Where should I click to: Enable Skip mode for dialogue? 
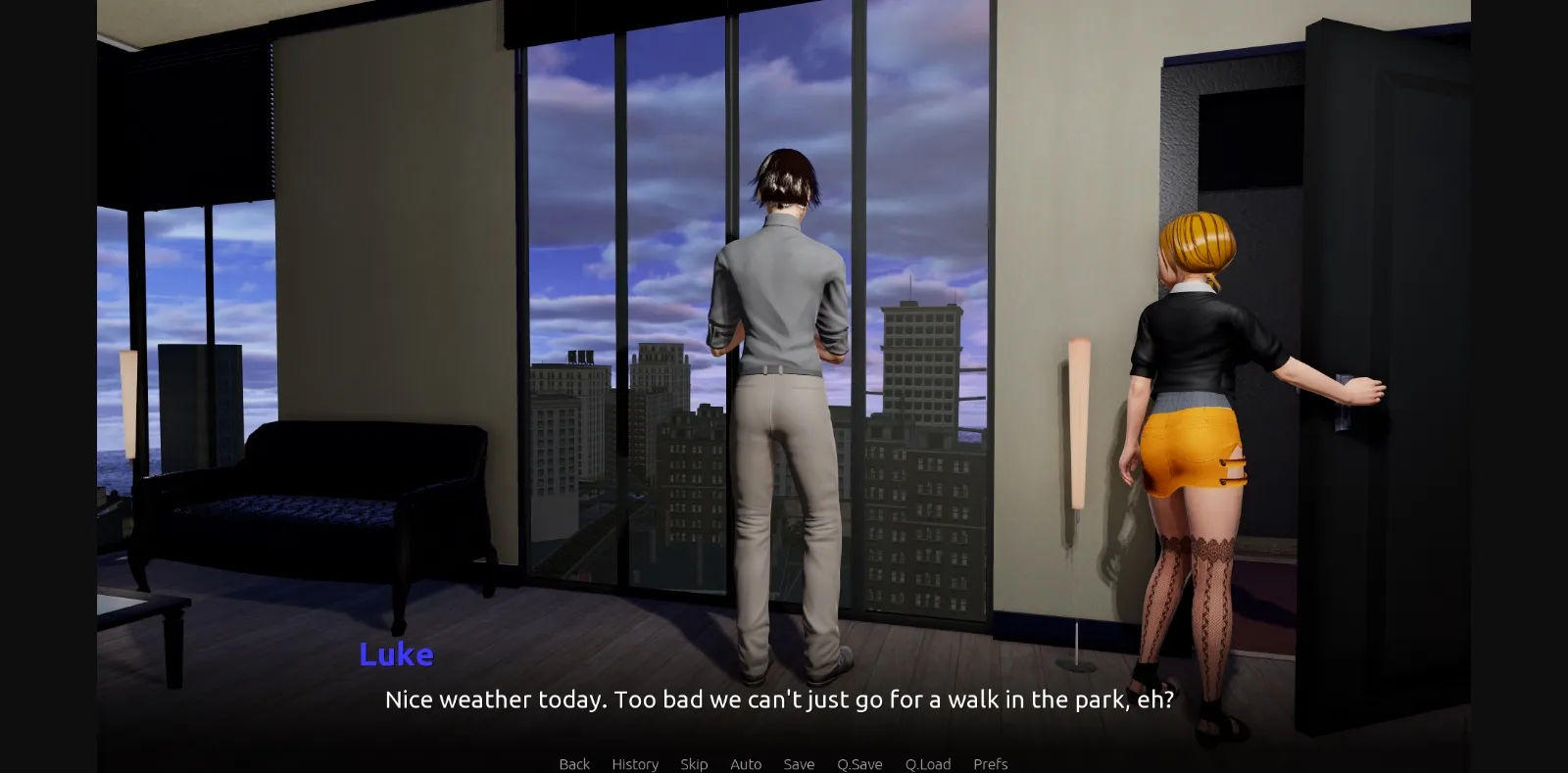[x=694, y=764]
